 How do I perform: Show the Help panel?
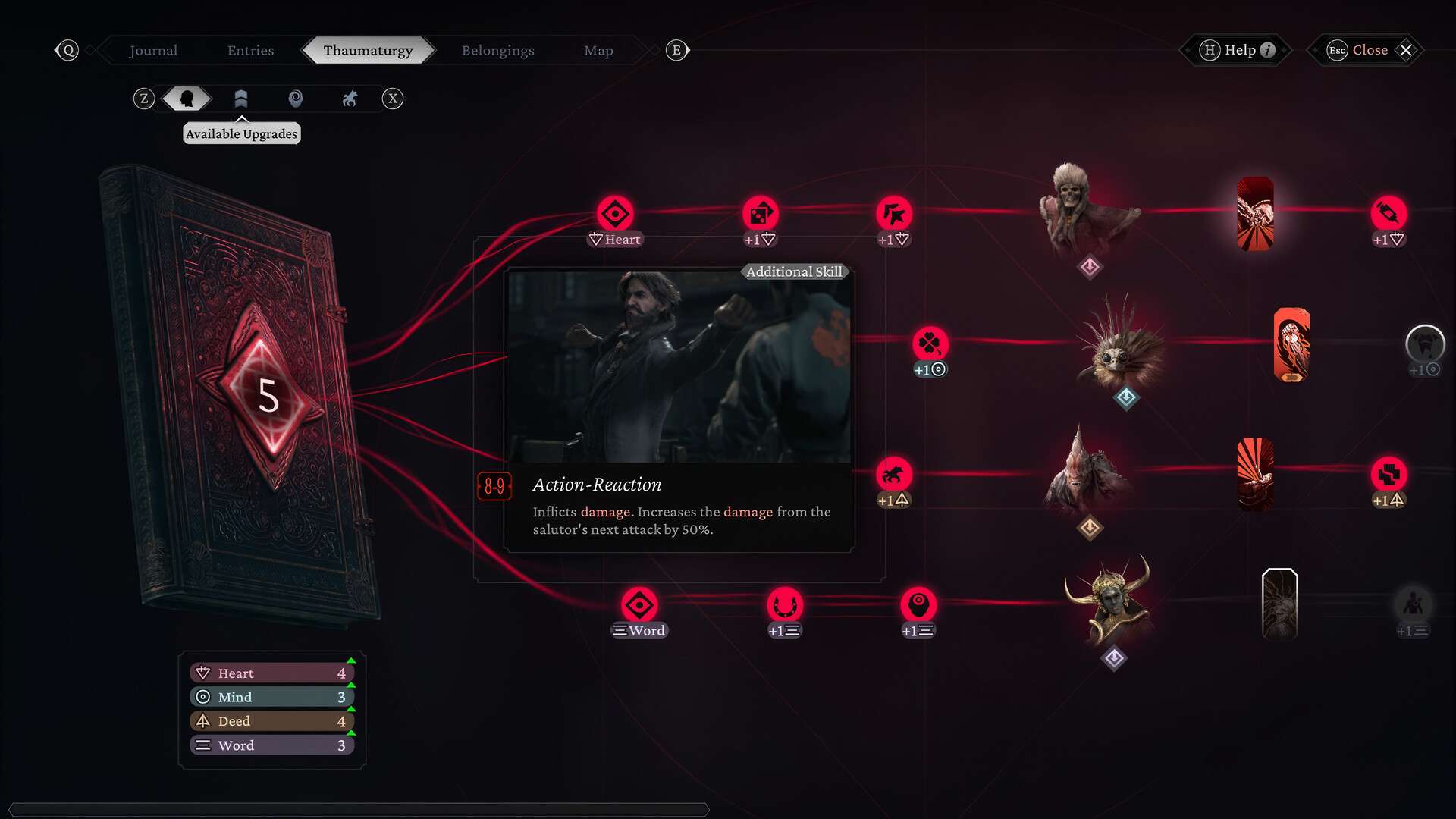1240,50
